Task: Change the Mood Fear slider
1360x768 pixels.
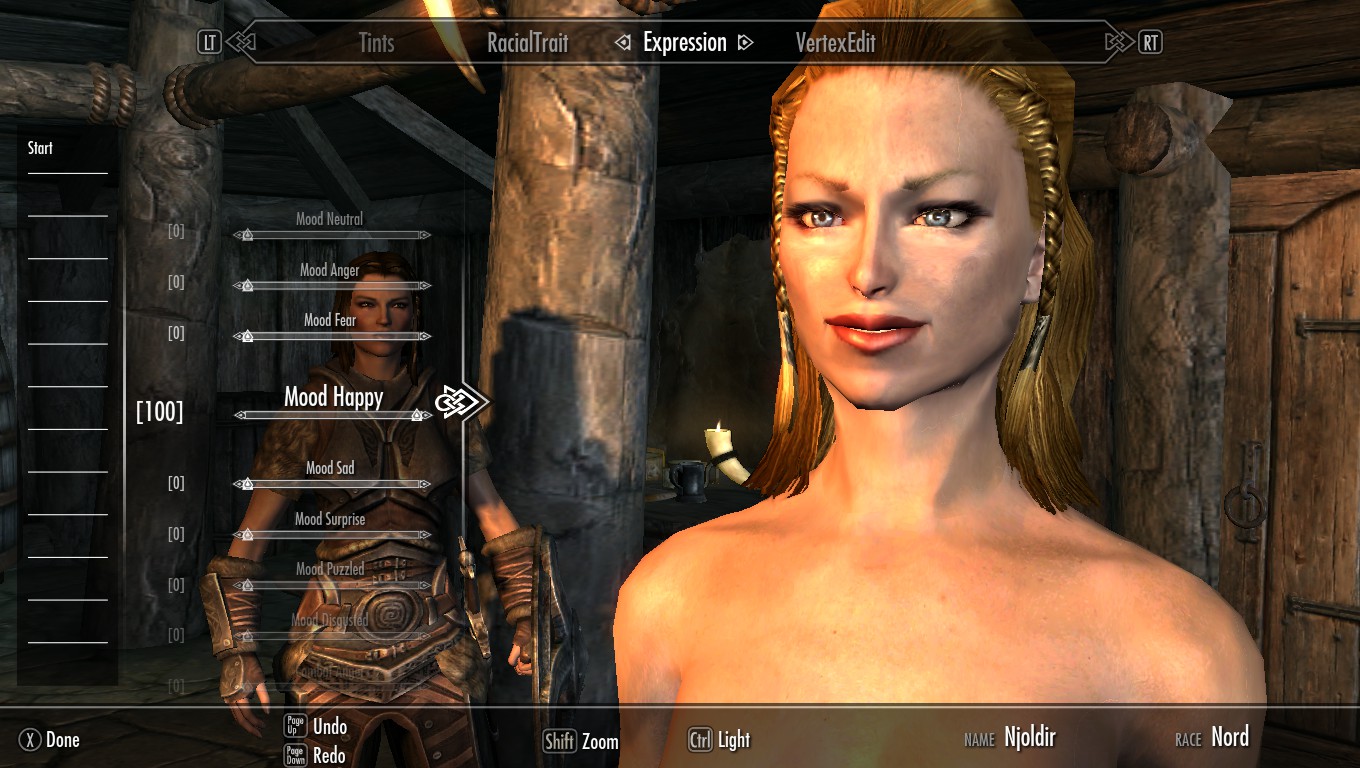Action: pyautogui.click(x=331, y=336)
